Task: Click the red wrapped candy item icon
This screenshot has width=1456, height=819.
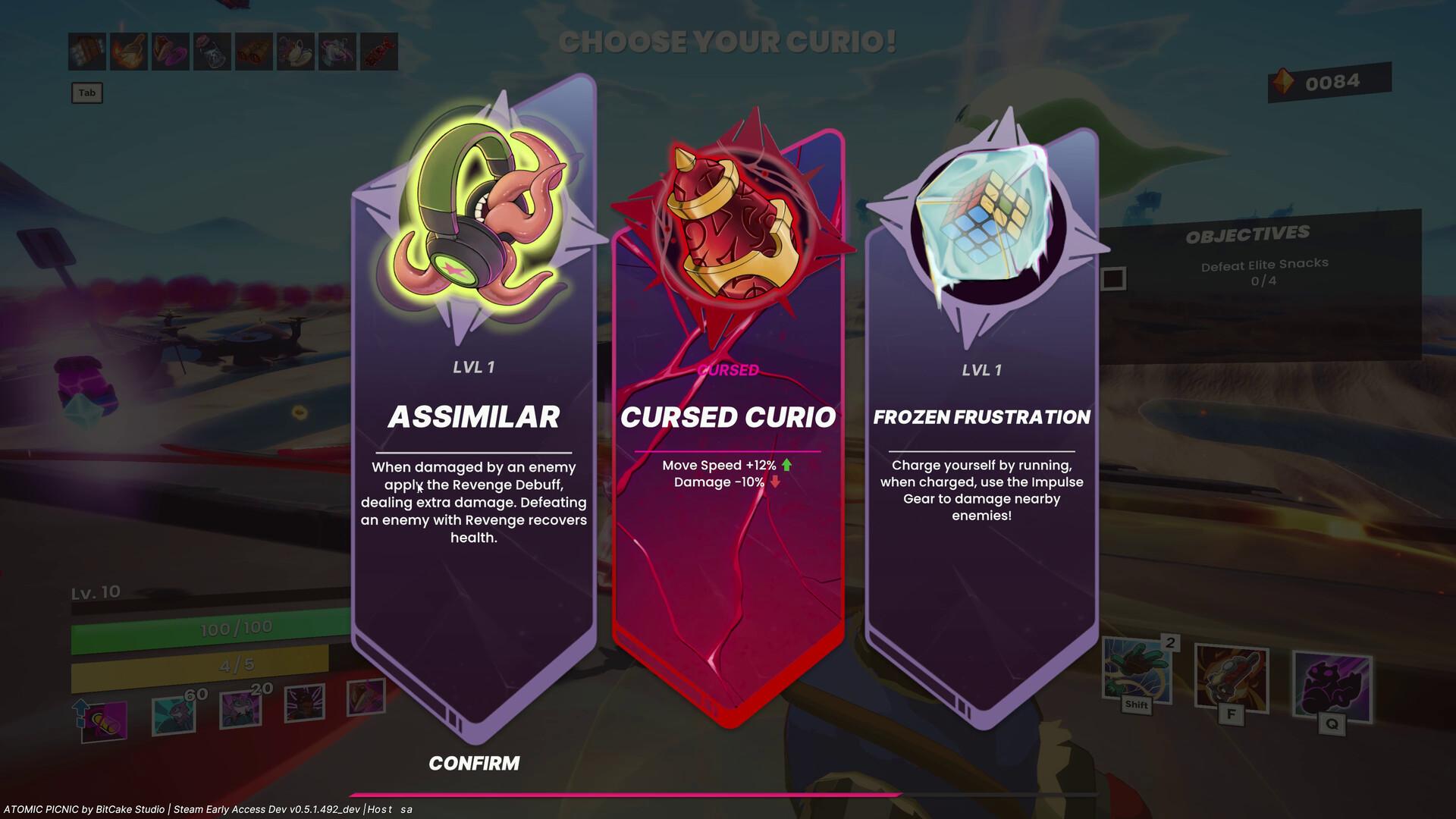Action: tap(378, 52)
